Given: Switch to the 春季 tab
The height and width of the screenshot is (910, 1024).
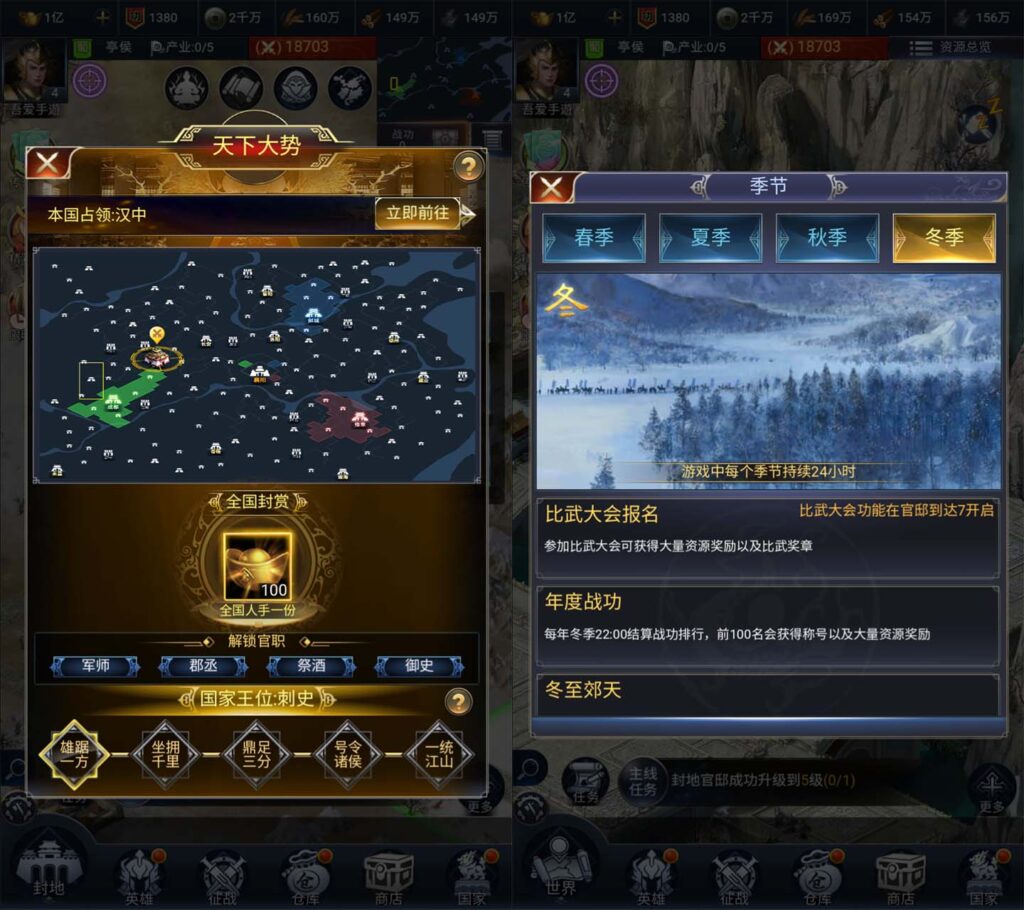Looking at the screenshot, I should pos(593,238).
